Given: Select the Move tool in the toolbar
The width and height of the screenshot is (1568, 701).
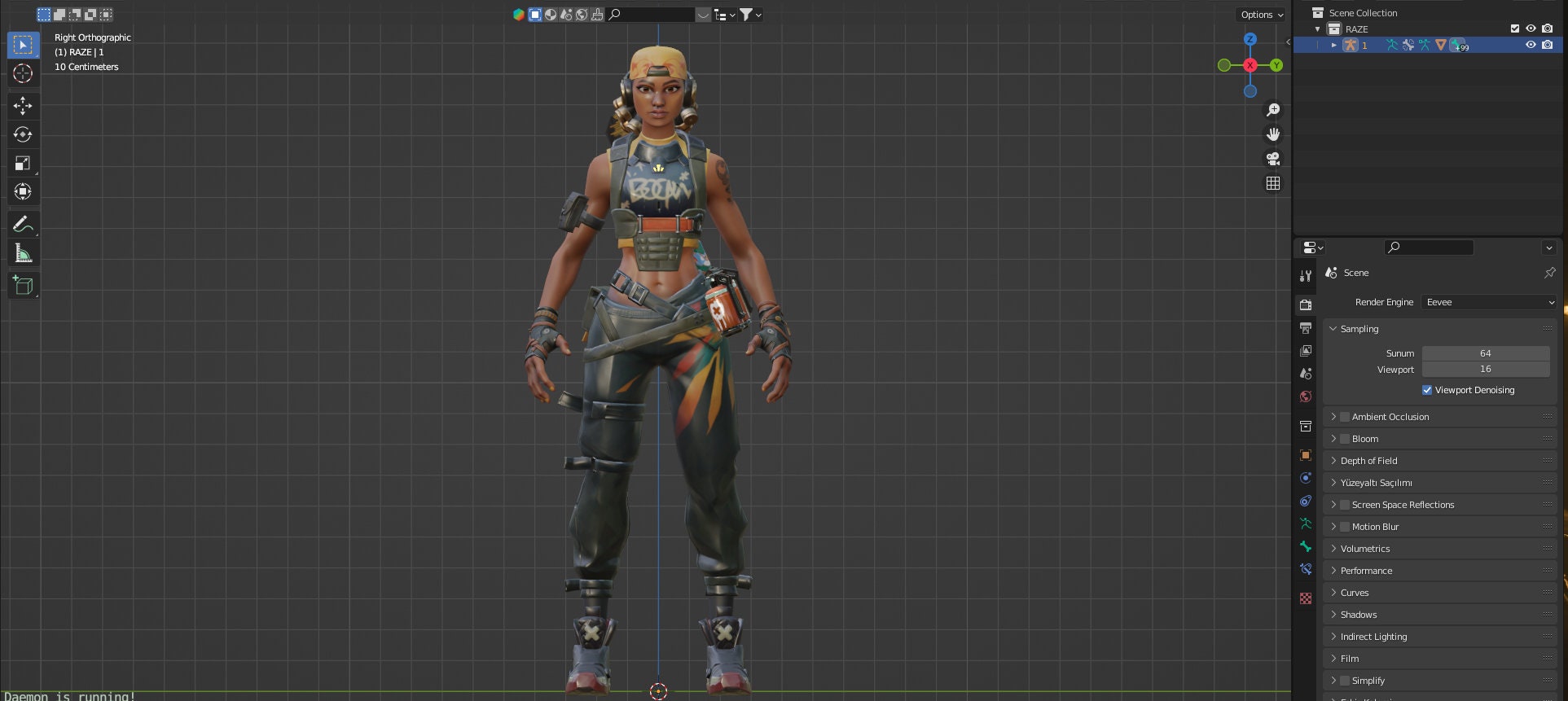Looking at the screenshot, I should point(23,106).
